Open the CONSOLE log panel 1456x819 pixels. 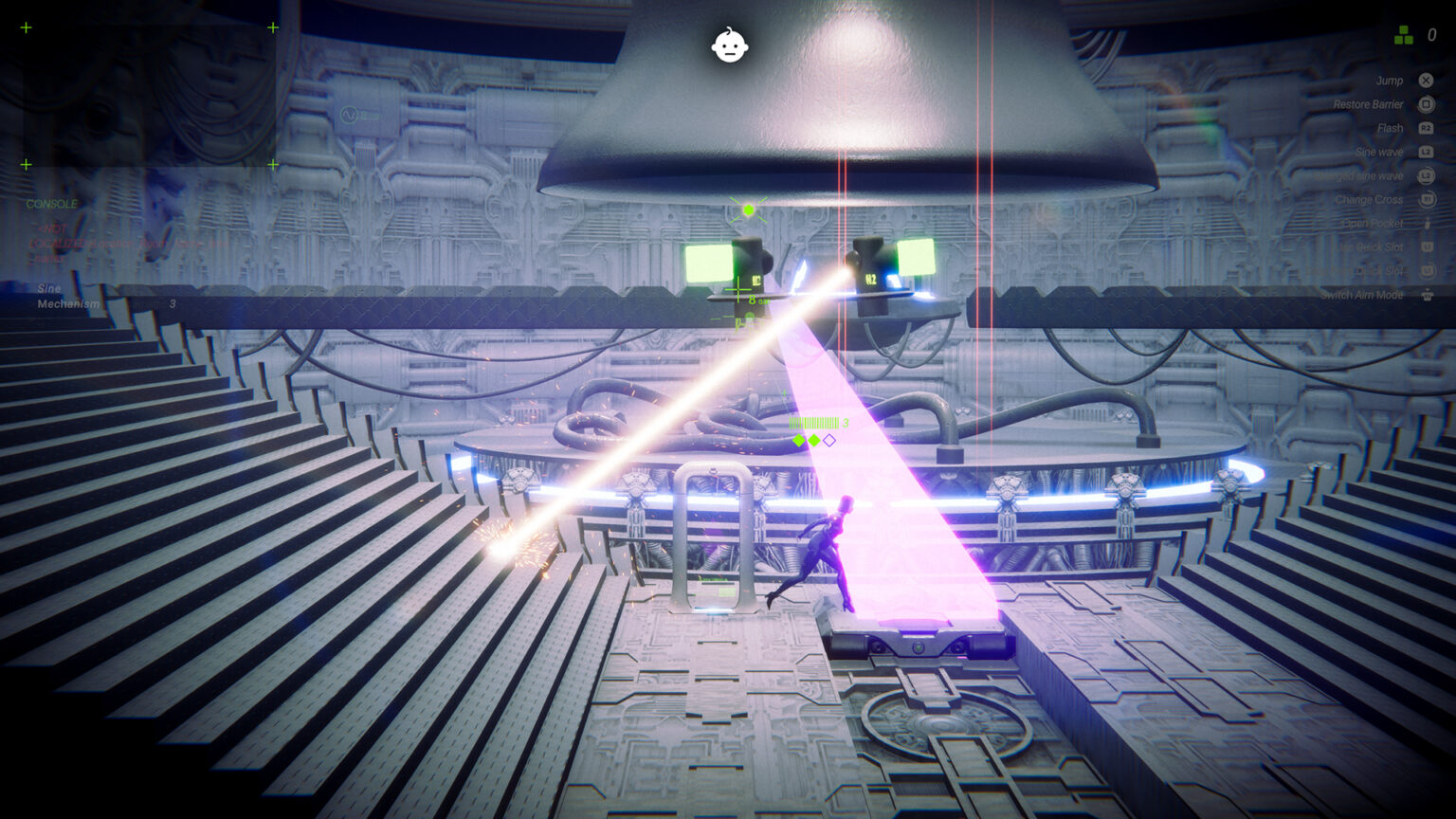52,204
